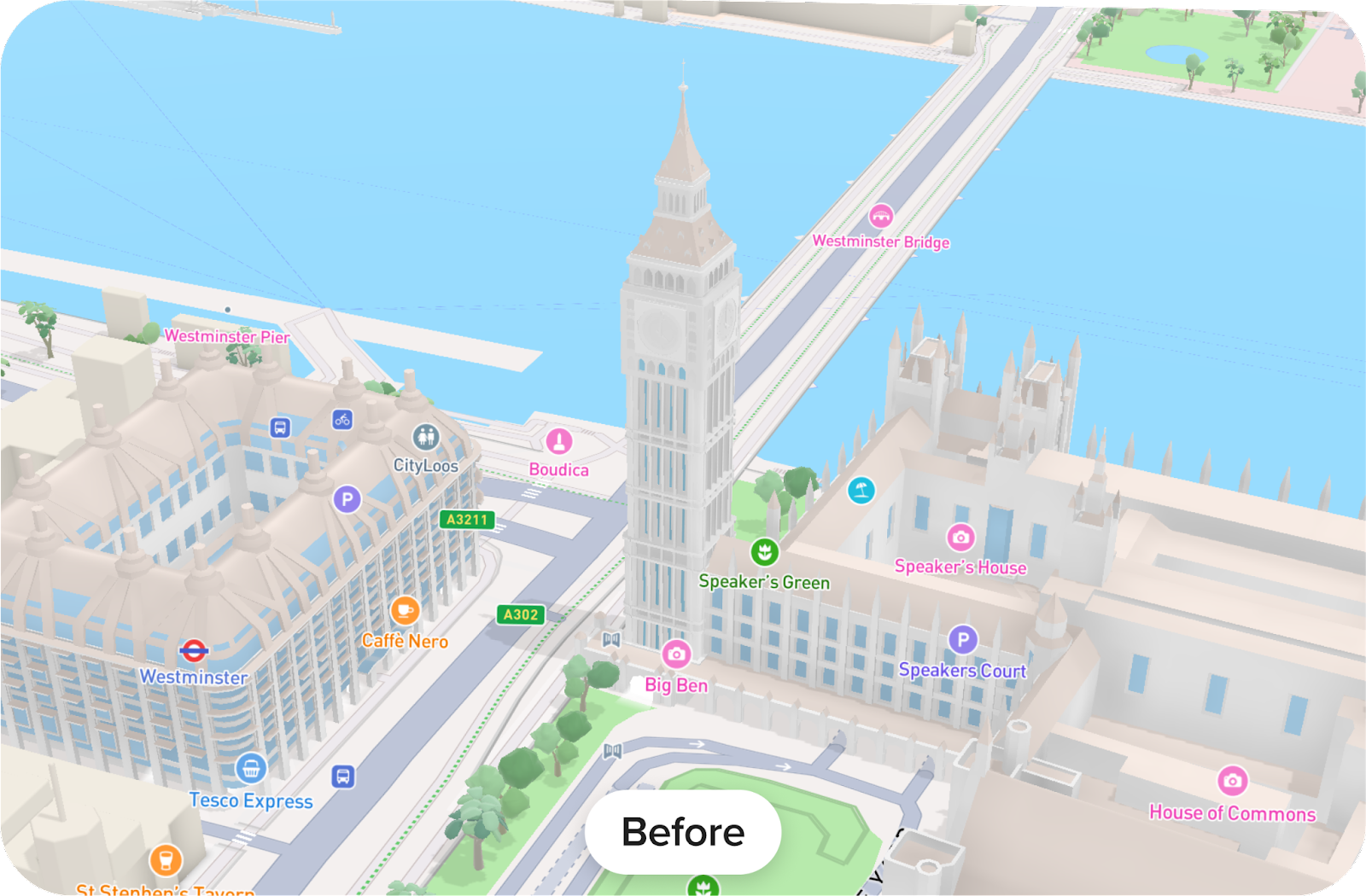
Task: Open the Boudica monument marker
Action: tap(559, 442)
